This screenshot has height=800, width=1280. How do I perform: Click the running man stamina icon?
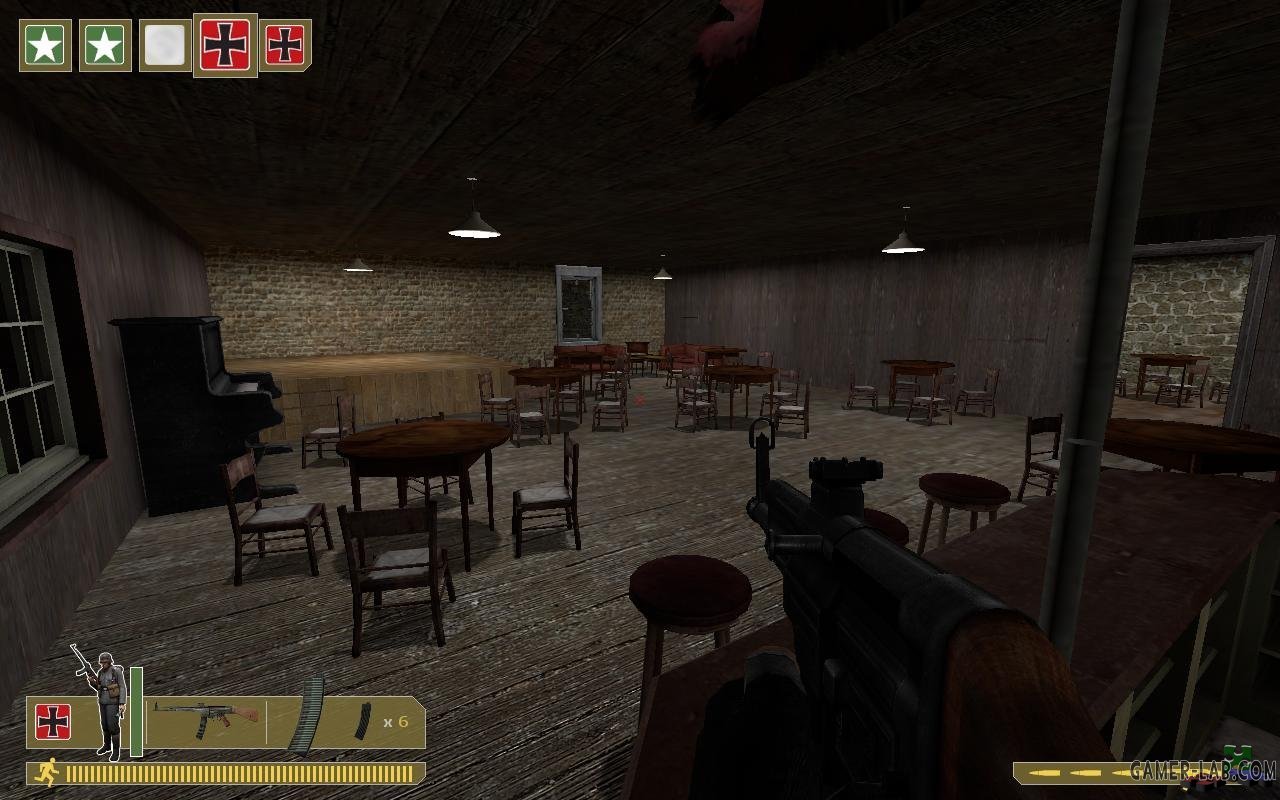(46, 772)
